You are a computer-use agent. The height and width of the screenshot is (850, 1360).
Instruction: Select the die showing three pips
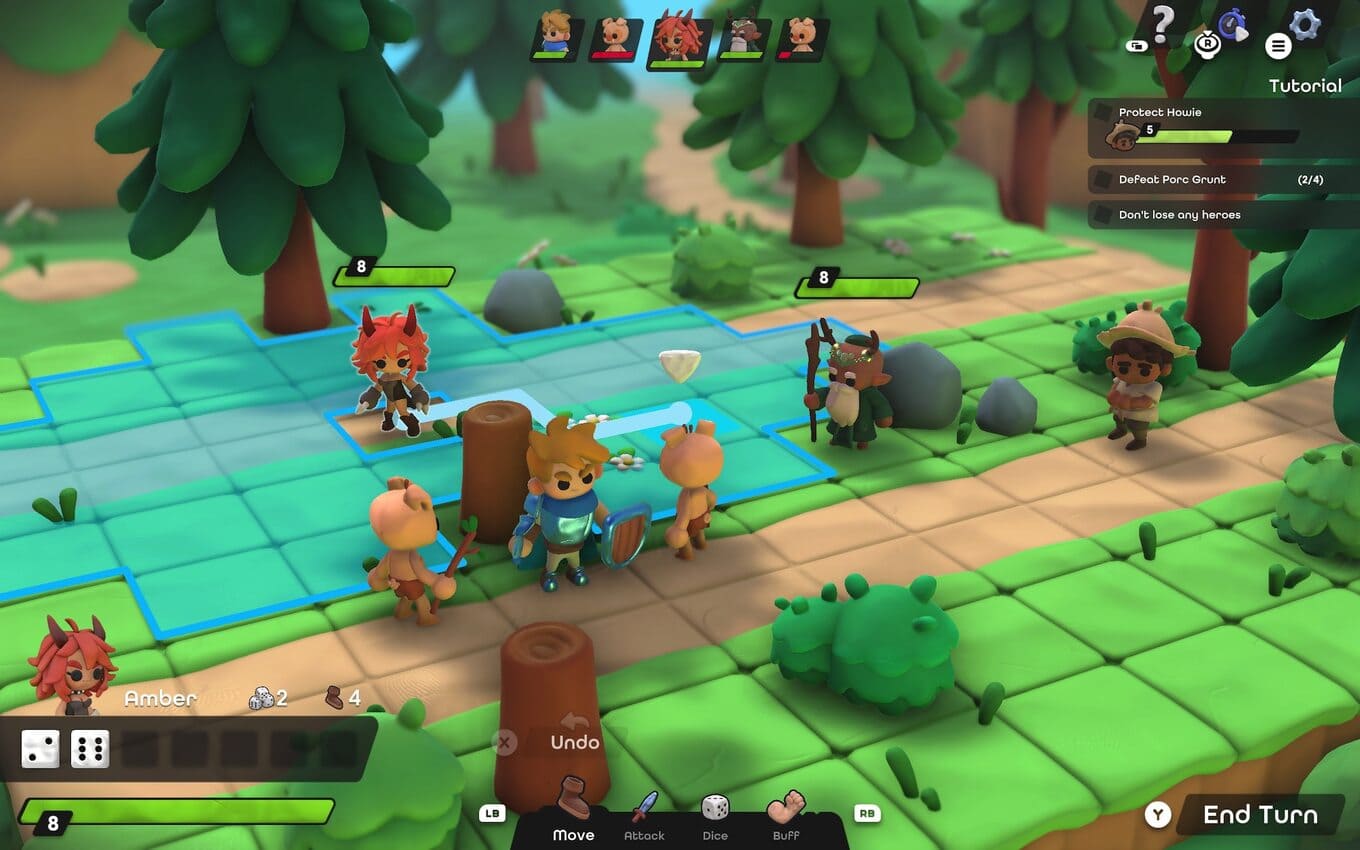click(x=40, y=749)
